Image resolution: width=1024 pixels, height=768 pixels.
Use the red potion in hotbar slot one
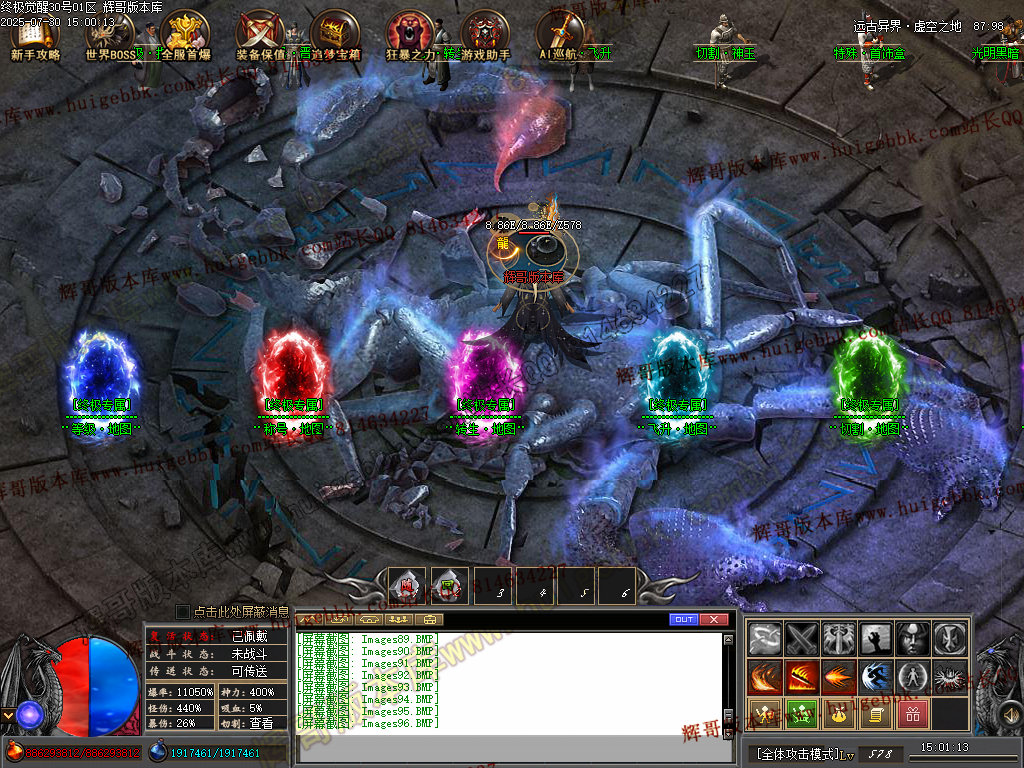407,586
